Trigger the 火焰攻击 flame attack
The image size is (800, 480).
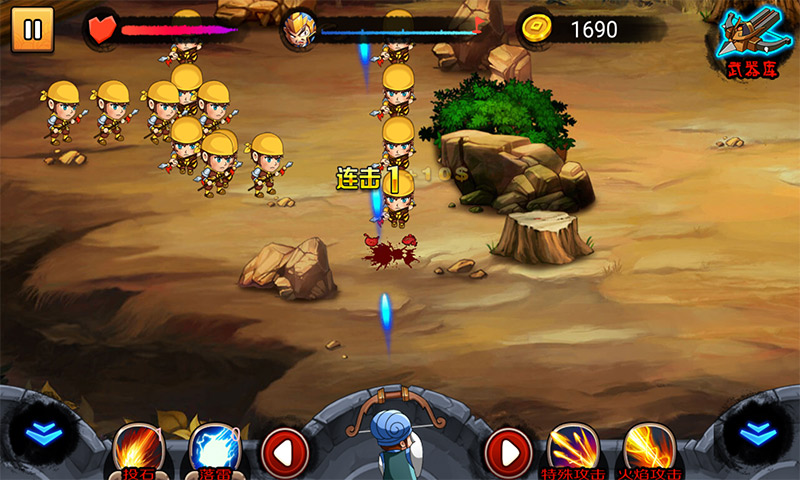click(648, 449)
